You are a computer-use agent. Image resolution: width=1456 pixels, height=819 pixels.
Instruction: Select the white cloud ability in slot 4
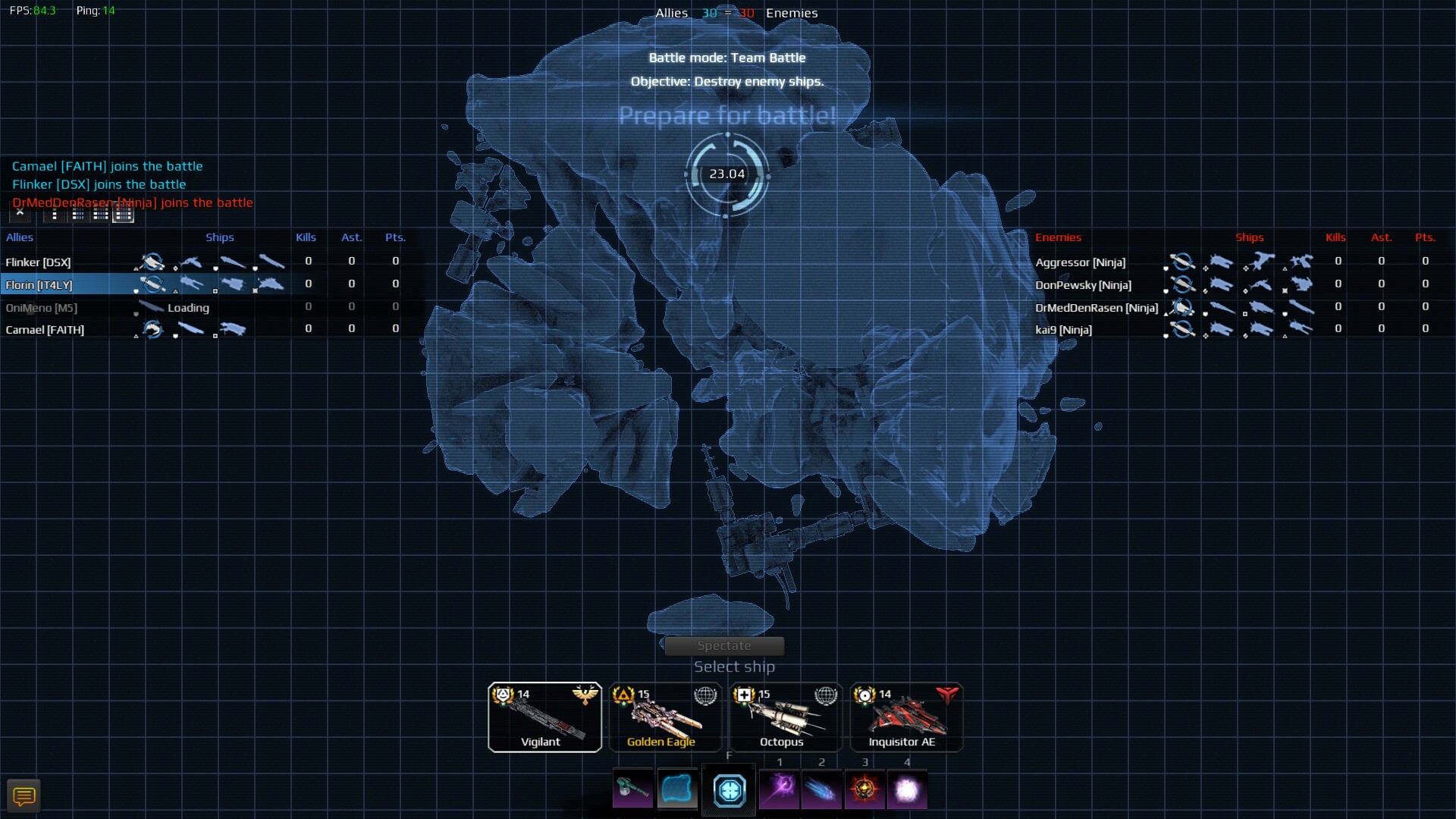(x=908, y=790)
